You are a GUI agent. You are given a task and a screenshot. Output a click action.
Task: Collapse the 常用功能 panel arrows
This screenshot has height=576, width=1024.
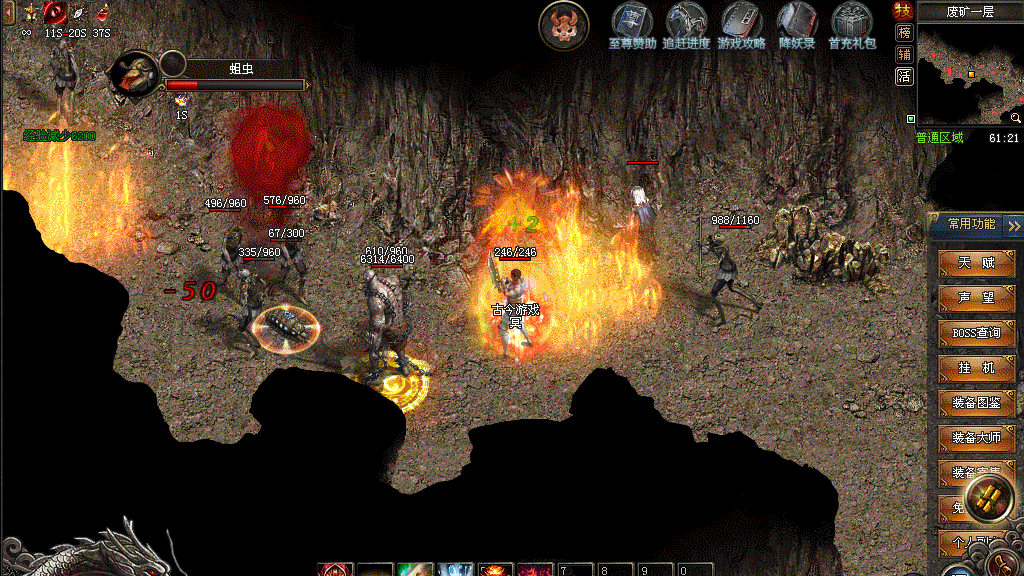click(x=1014, y=225)
